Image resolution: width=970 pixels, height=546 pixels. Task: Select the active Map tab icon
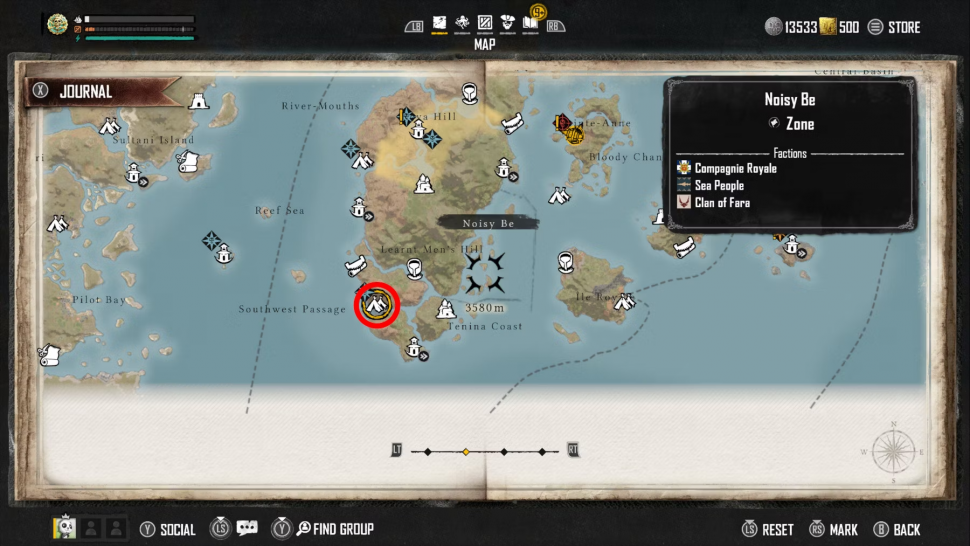[x=439, y=24]
